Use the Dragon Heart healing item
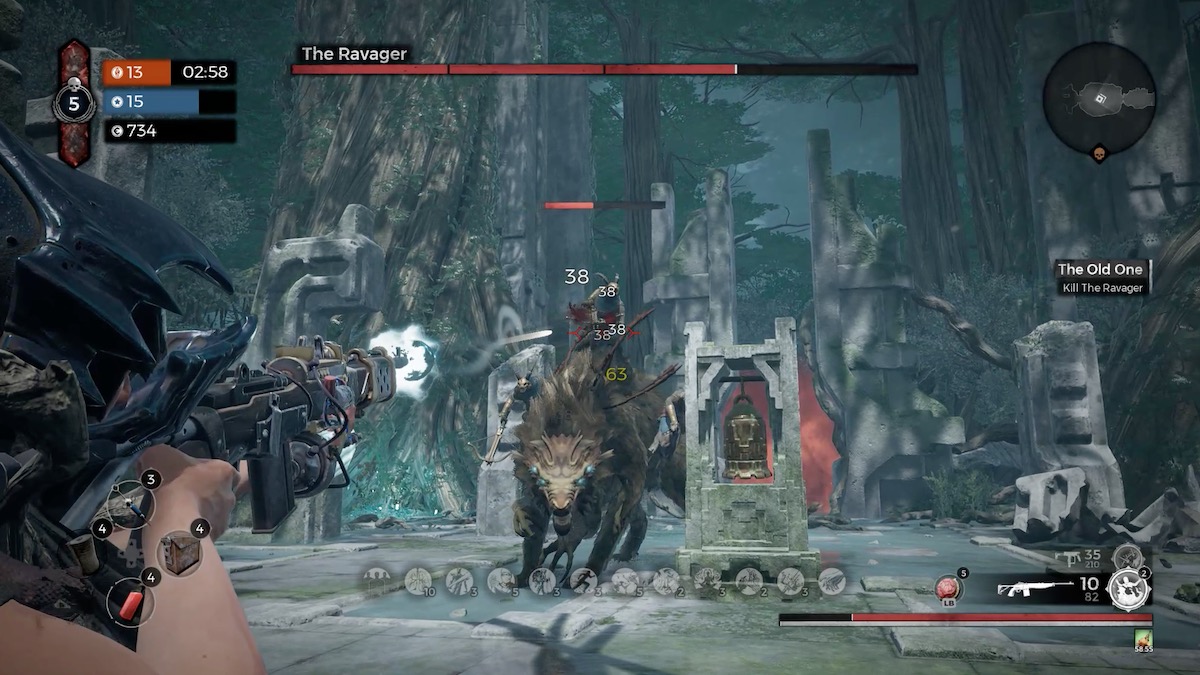 pos(946,588)
